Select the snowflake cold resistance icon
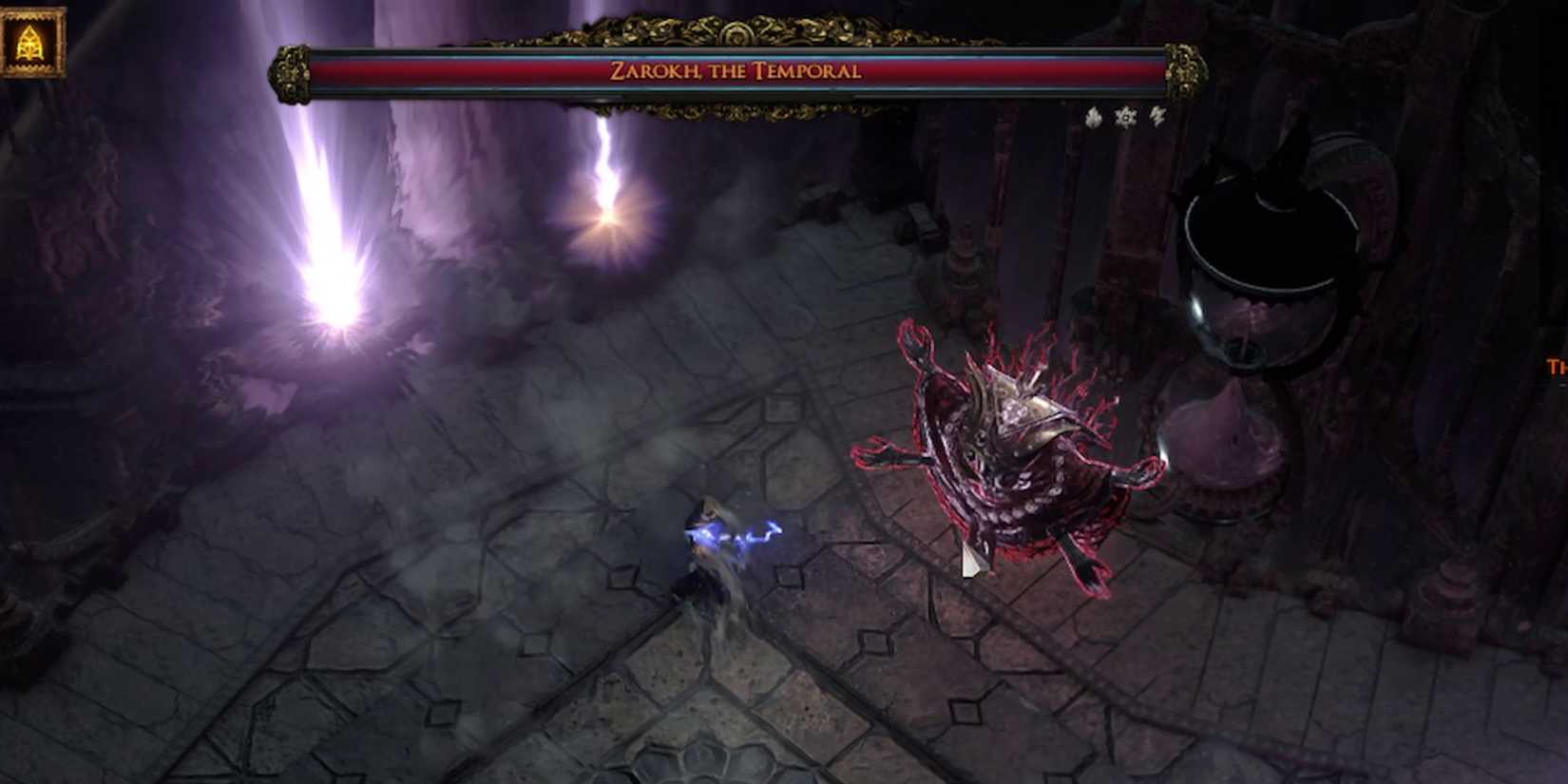1568x784 pixels. [x=1125, y=117]
